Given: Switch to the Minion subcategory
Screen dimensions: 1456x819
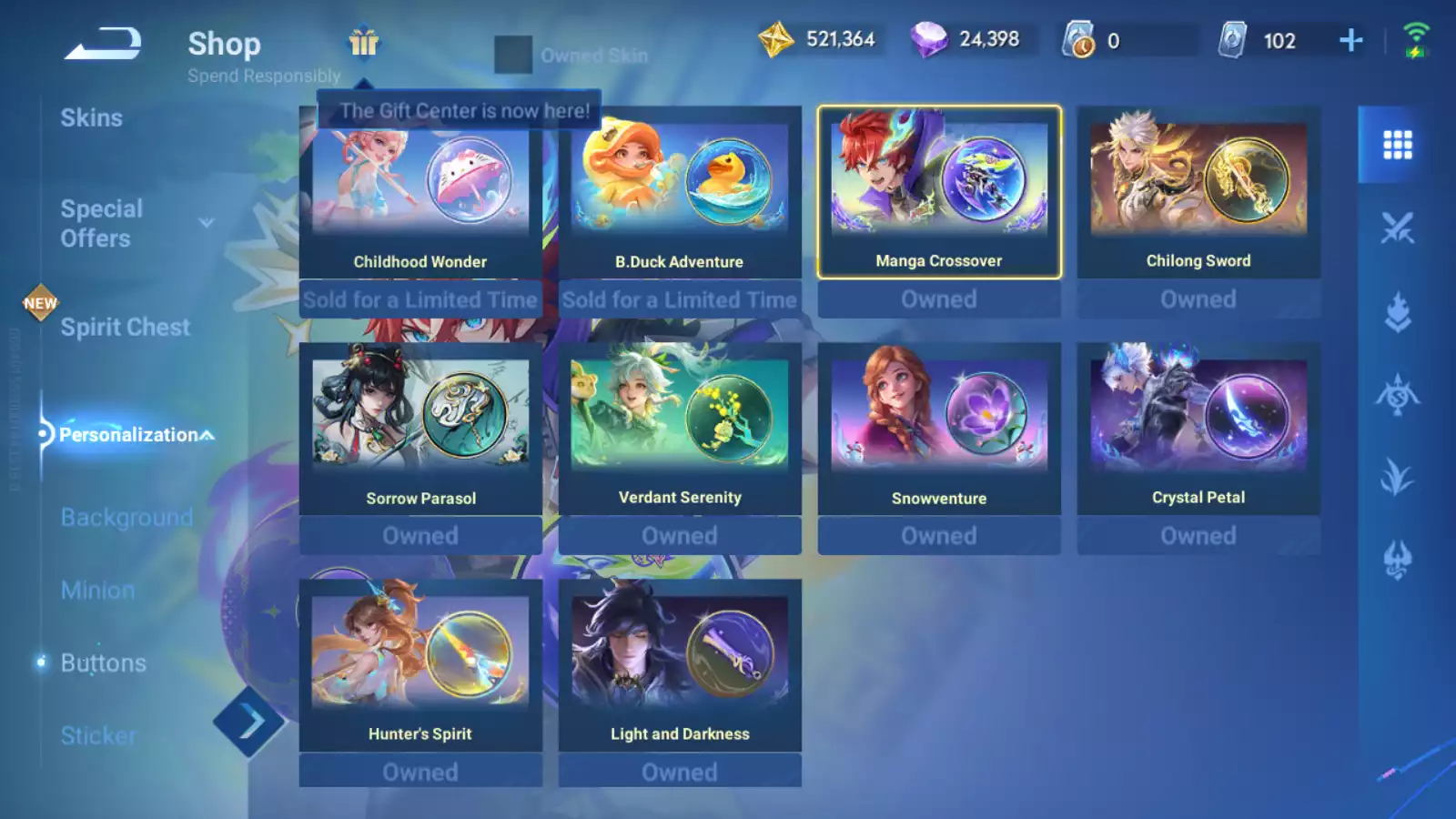Looking at the screenshot, I should pos(97,591).
